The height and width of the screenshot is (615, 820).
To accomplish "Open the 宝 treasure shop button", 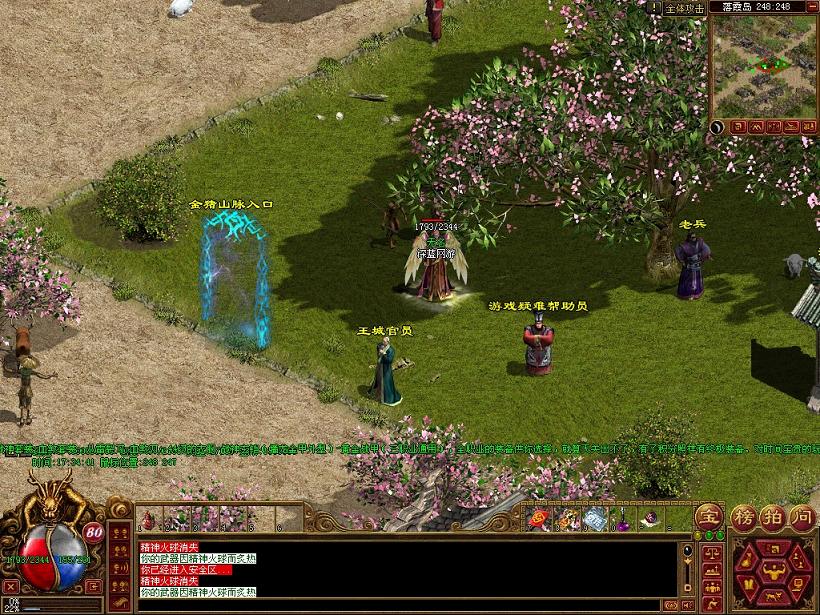I will (x=709, y=518).
